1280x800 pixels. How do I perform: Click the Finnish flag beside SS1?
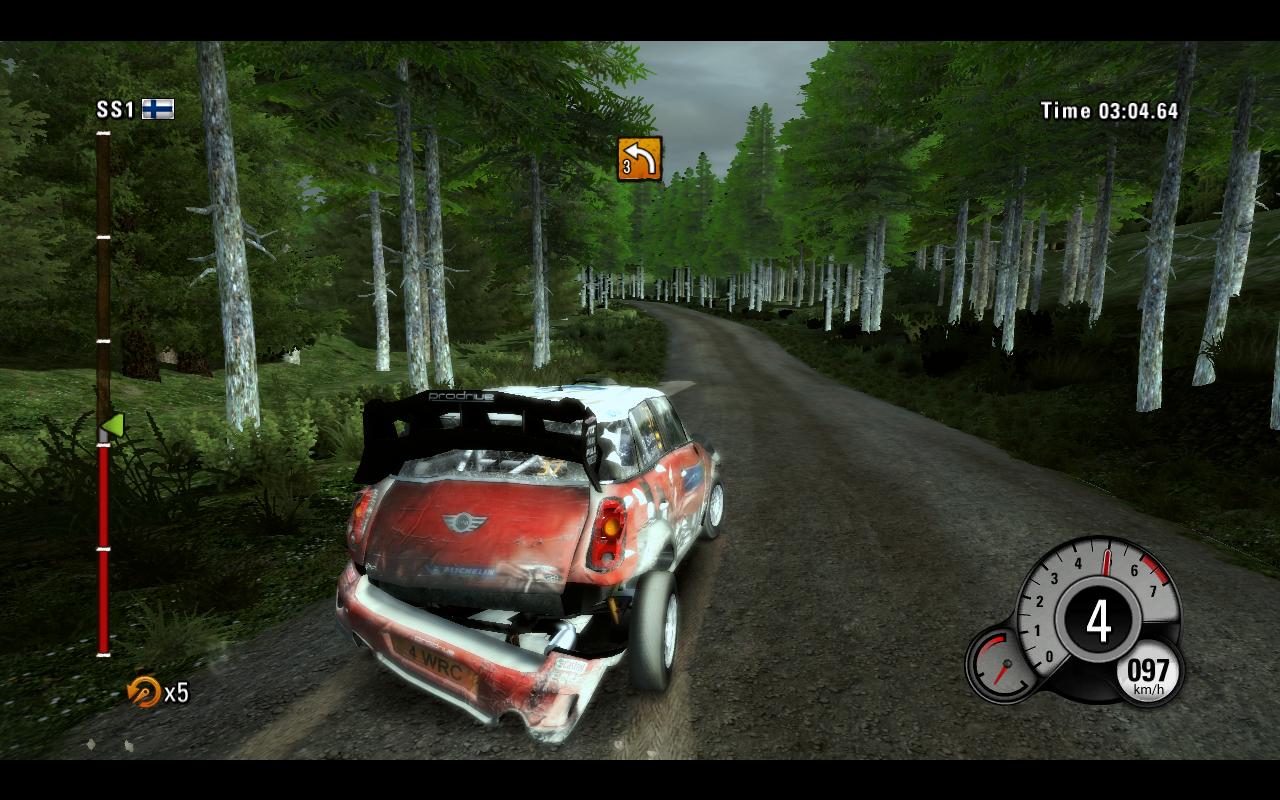pyautogui.click(x=157, y=109)
